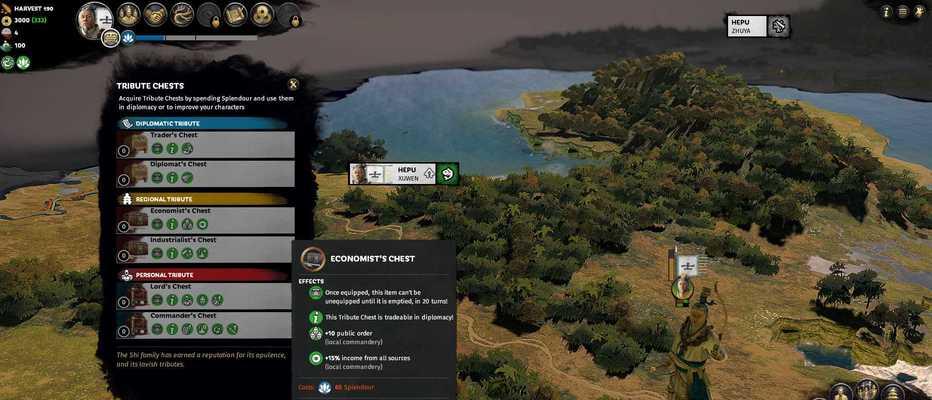Close the Tribute Chests panel
932x400 pixels.
coord(293,85)
